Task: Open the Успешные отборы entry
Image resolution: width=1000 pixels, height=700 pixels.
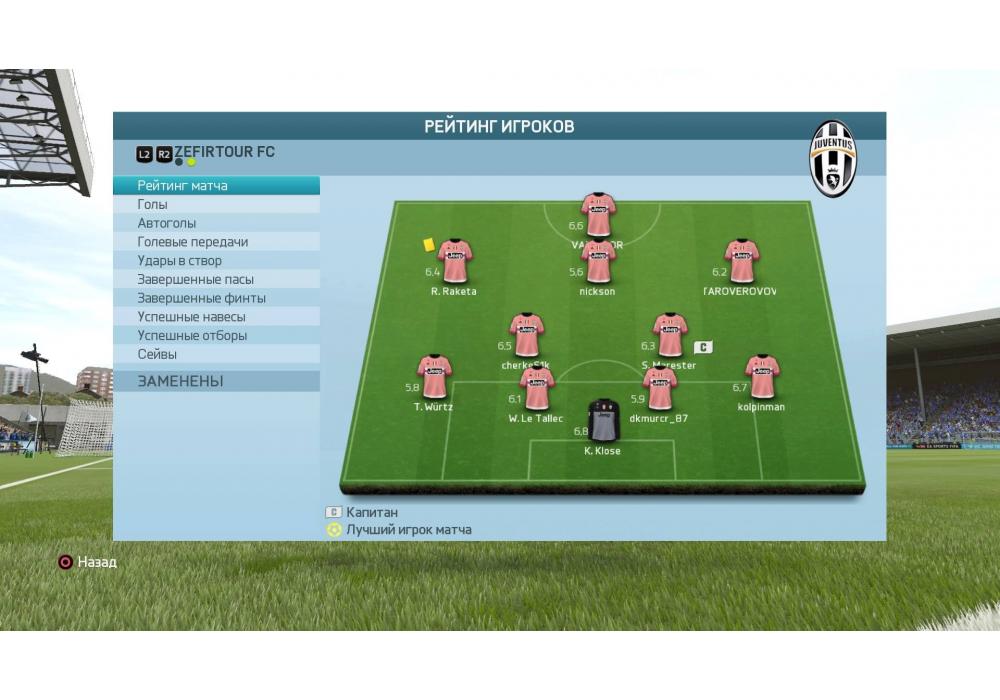Action: coord(192,336)
